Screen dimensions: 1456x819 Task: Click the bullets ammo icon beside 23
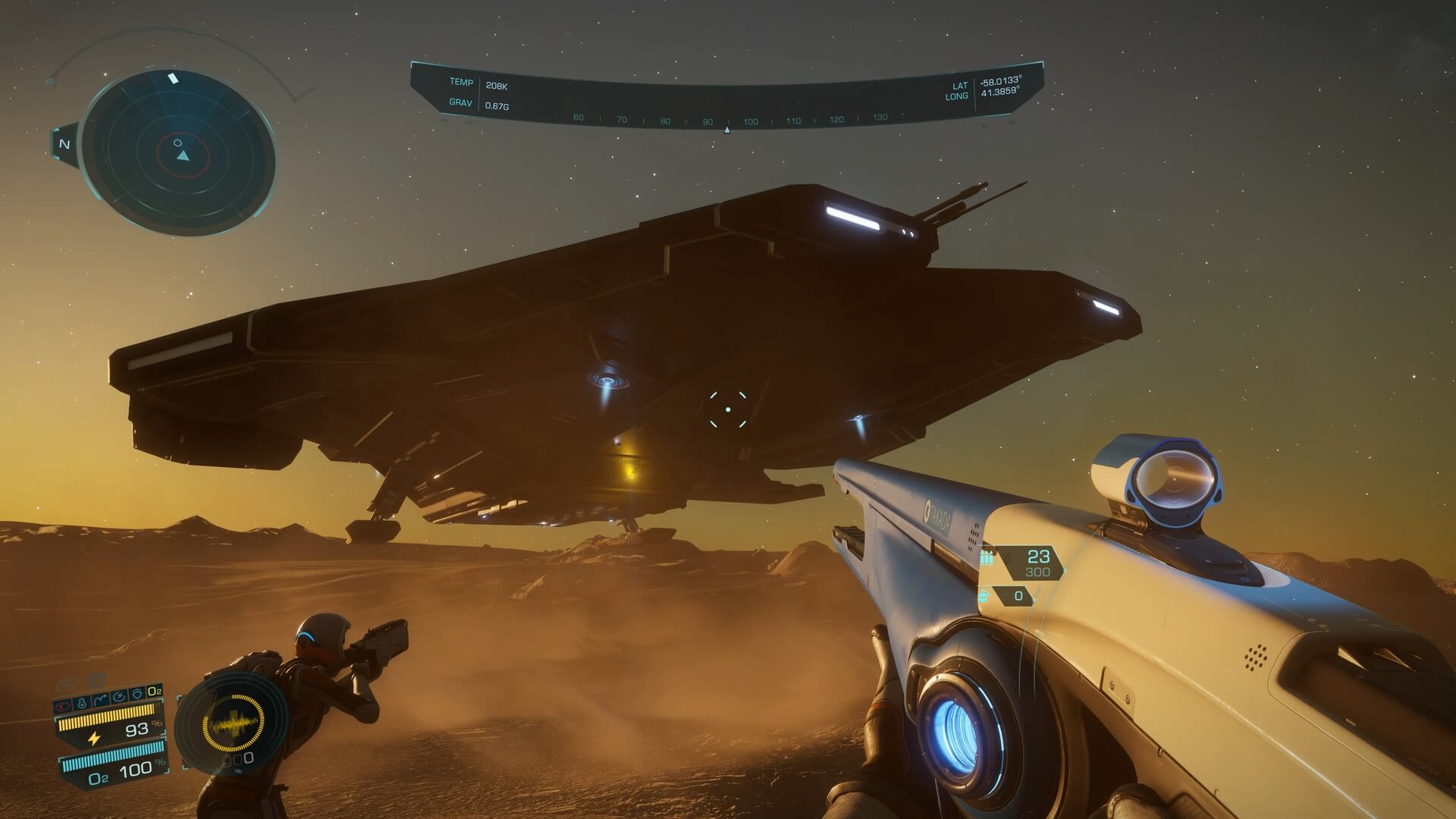tap(987, 557)
